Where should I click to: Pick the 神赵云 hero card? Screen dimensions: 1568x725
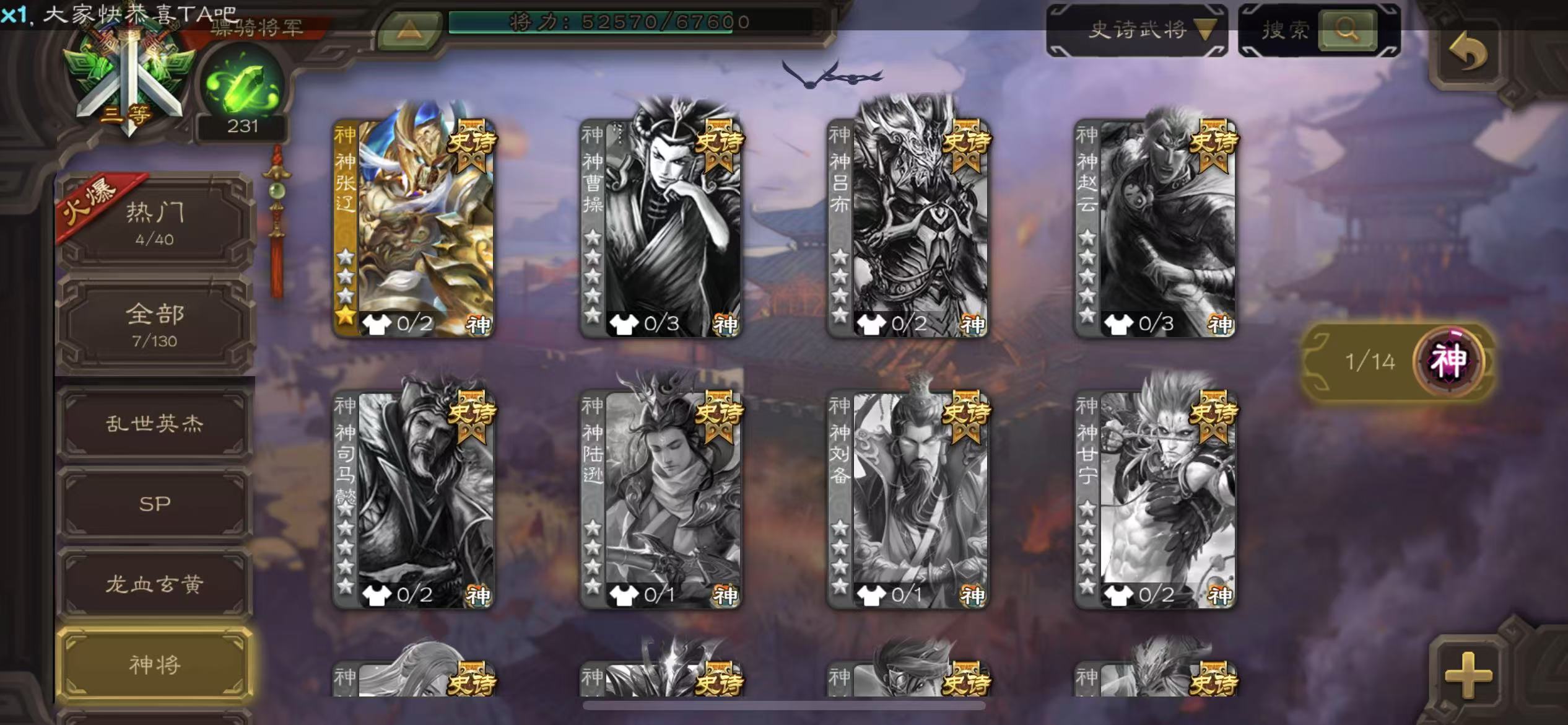click(x=1155, y=227)
